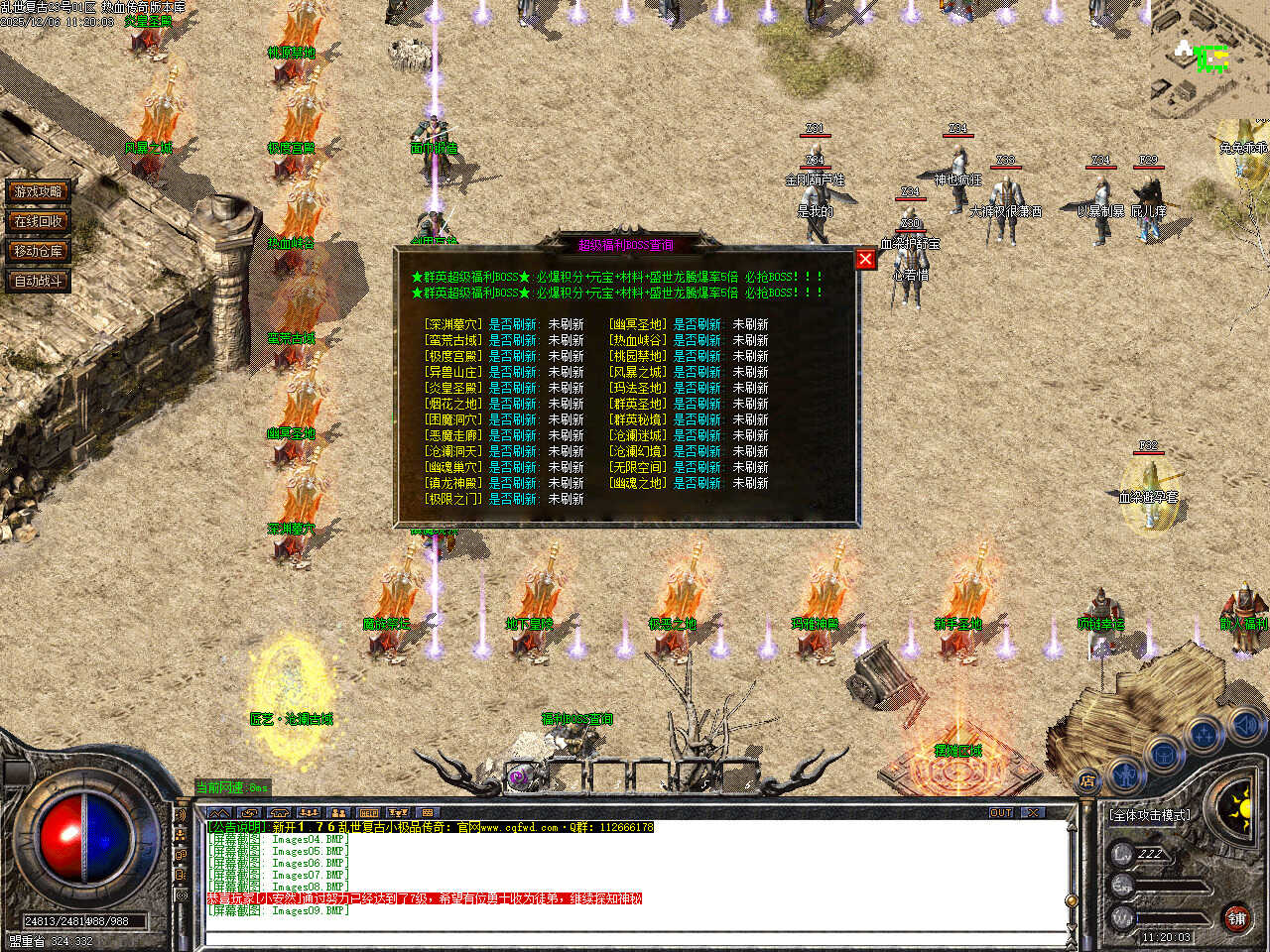Open the red 铺 stall button
Image resolution: width=1270 pixels, height=952 pixels.
tap(1236, 918)
